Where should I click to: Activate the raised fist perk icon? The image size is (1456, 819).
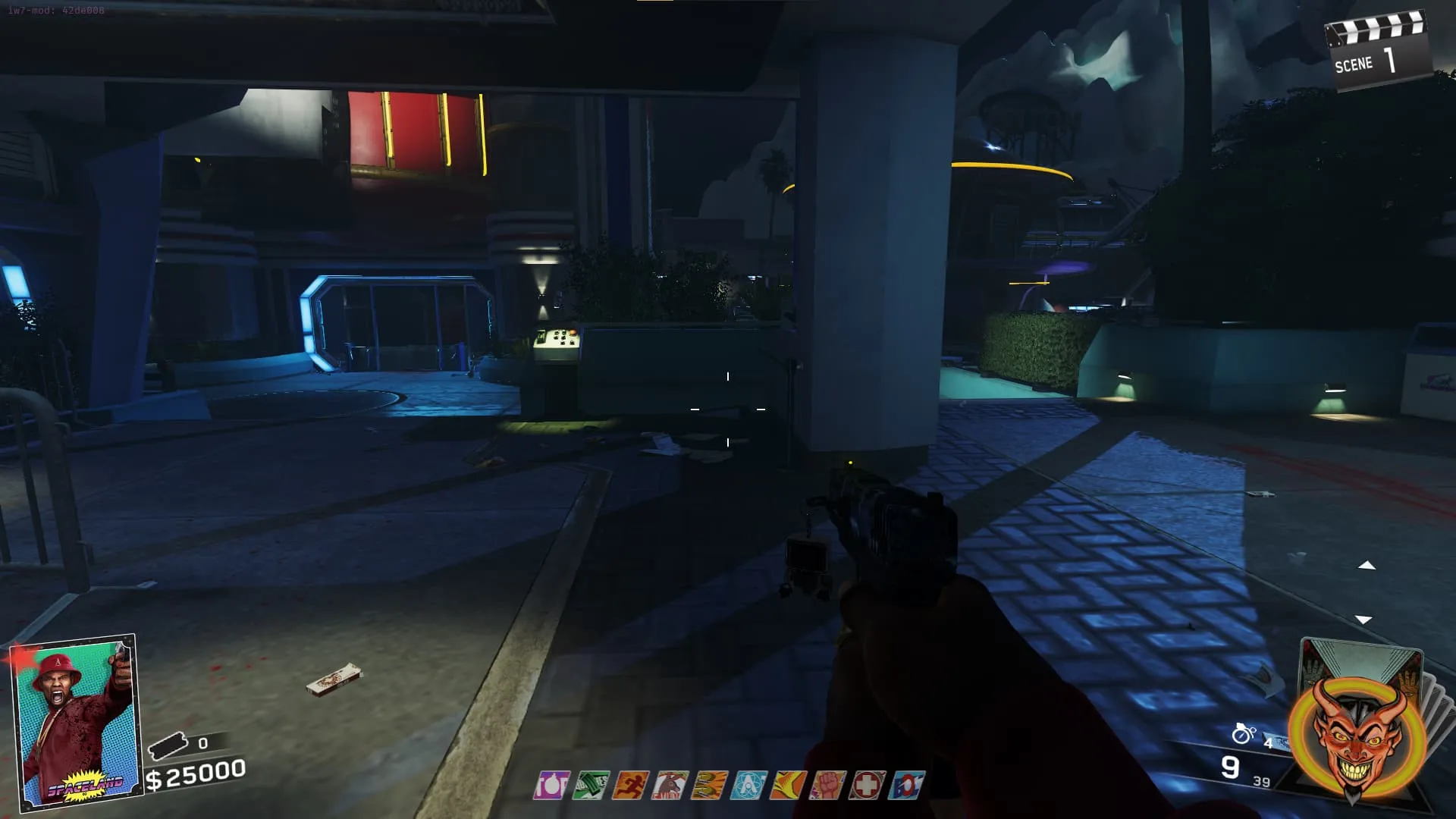(827, 786)
